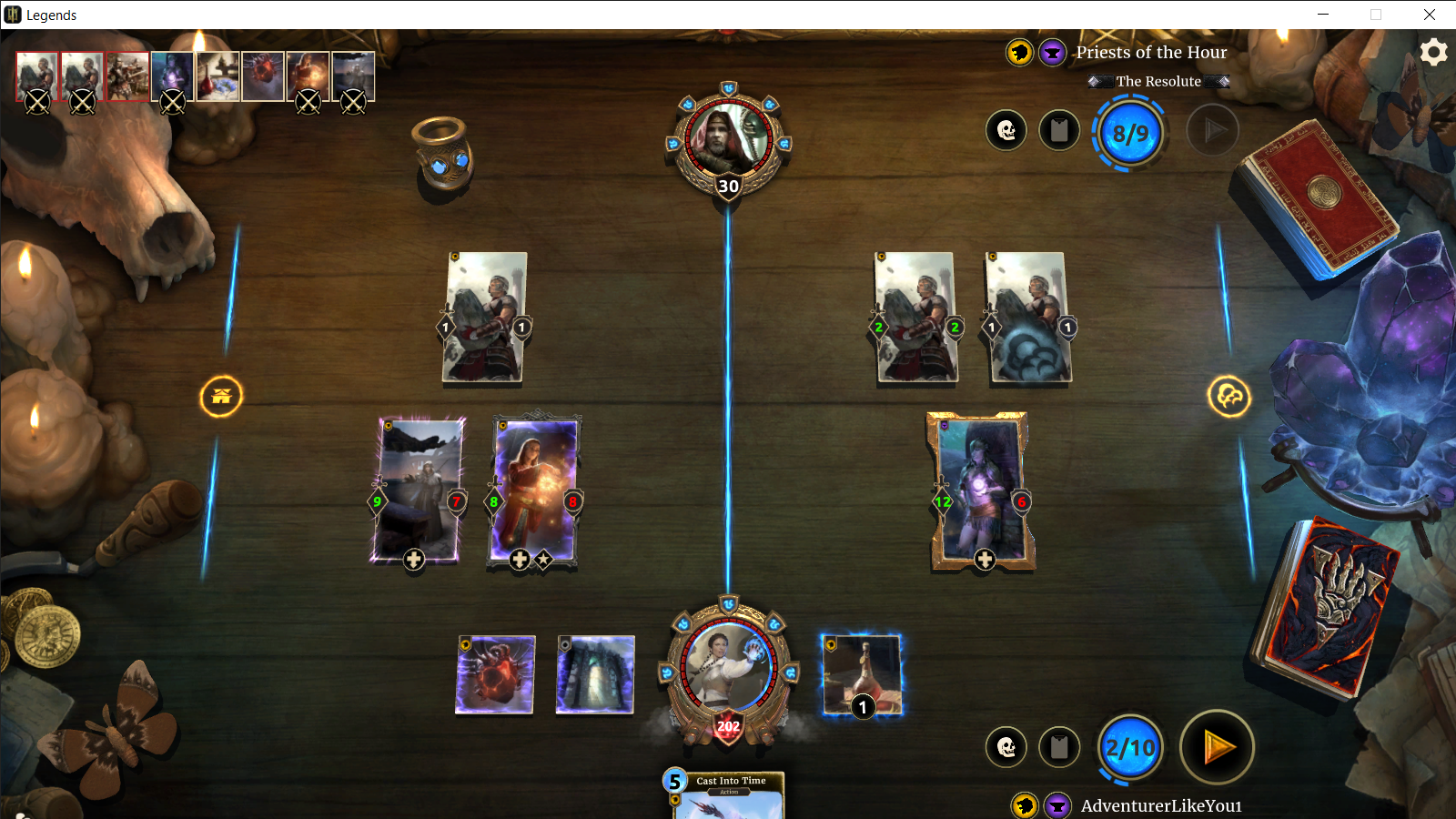View the opponent's deck icon beside 8/9 magicka
The height and width of the screenshot is (819, 1456).
pos(1059,131)
